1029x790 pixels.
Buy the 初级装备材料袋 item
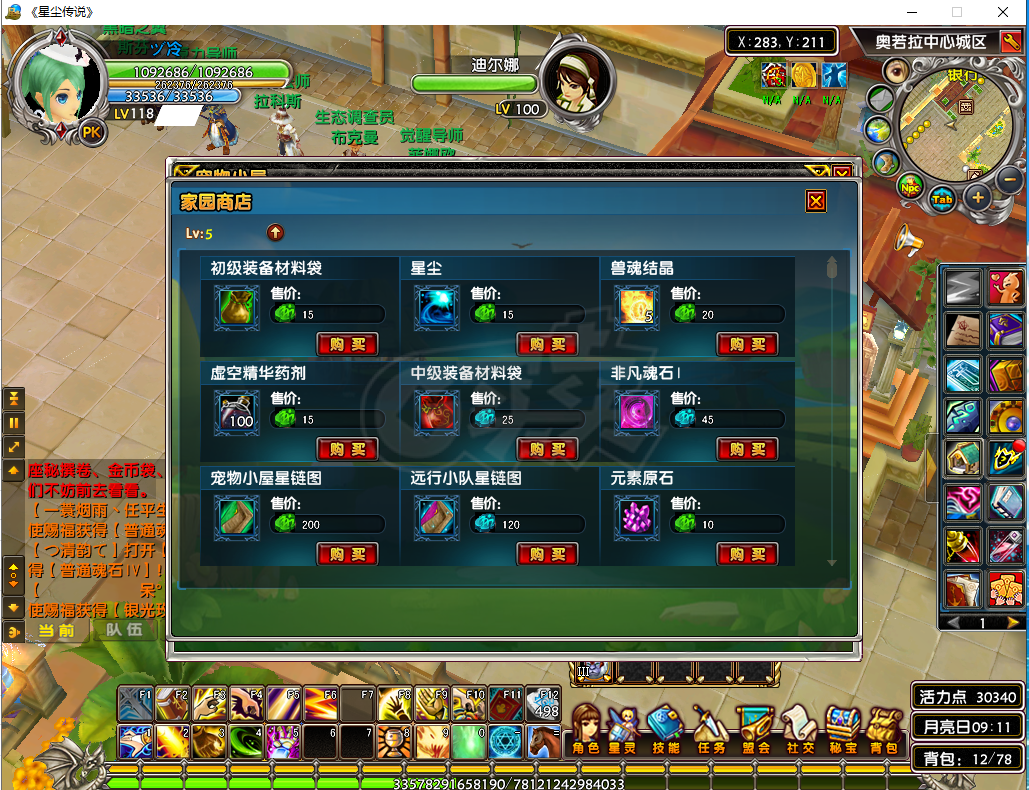click(347, 344)
